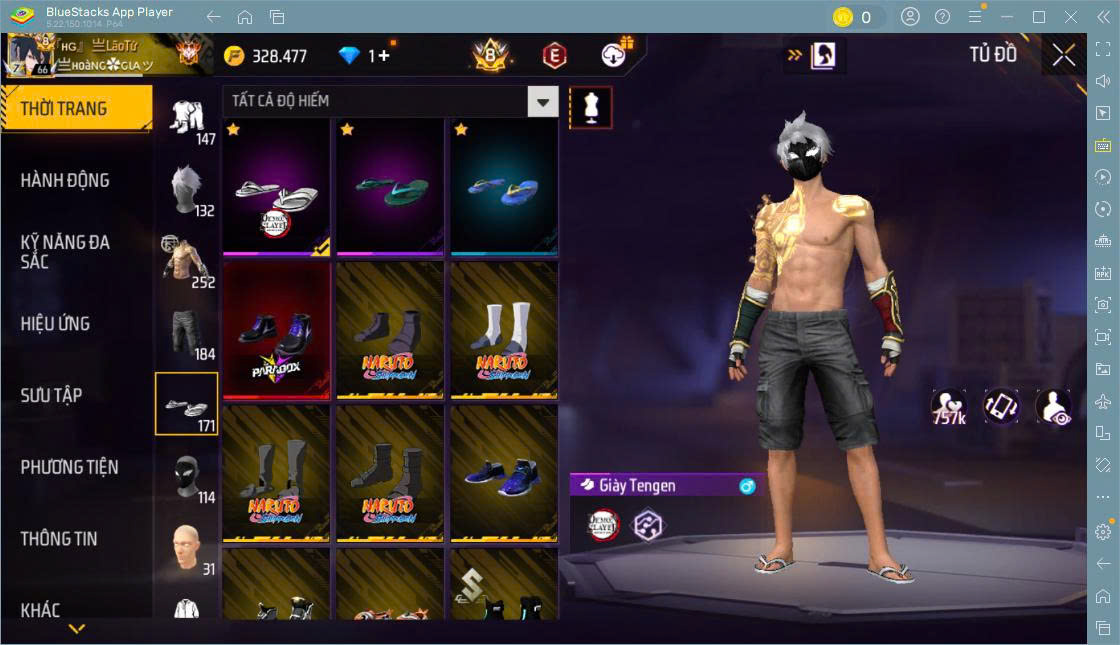Viewport: 1120px width, 645px height.
Task: Open the Hành Động menu tab
Action: tap(65, 181)
